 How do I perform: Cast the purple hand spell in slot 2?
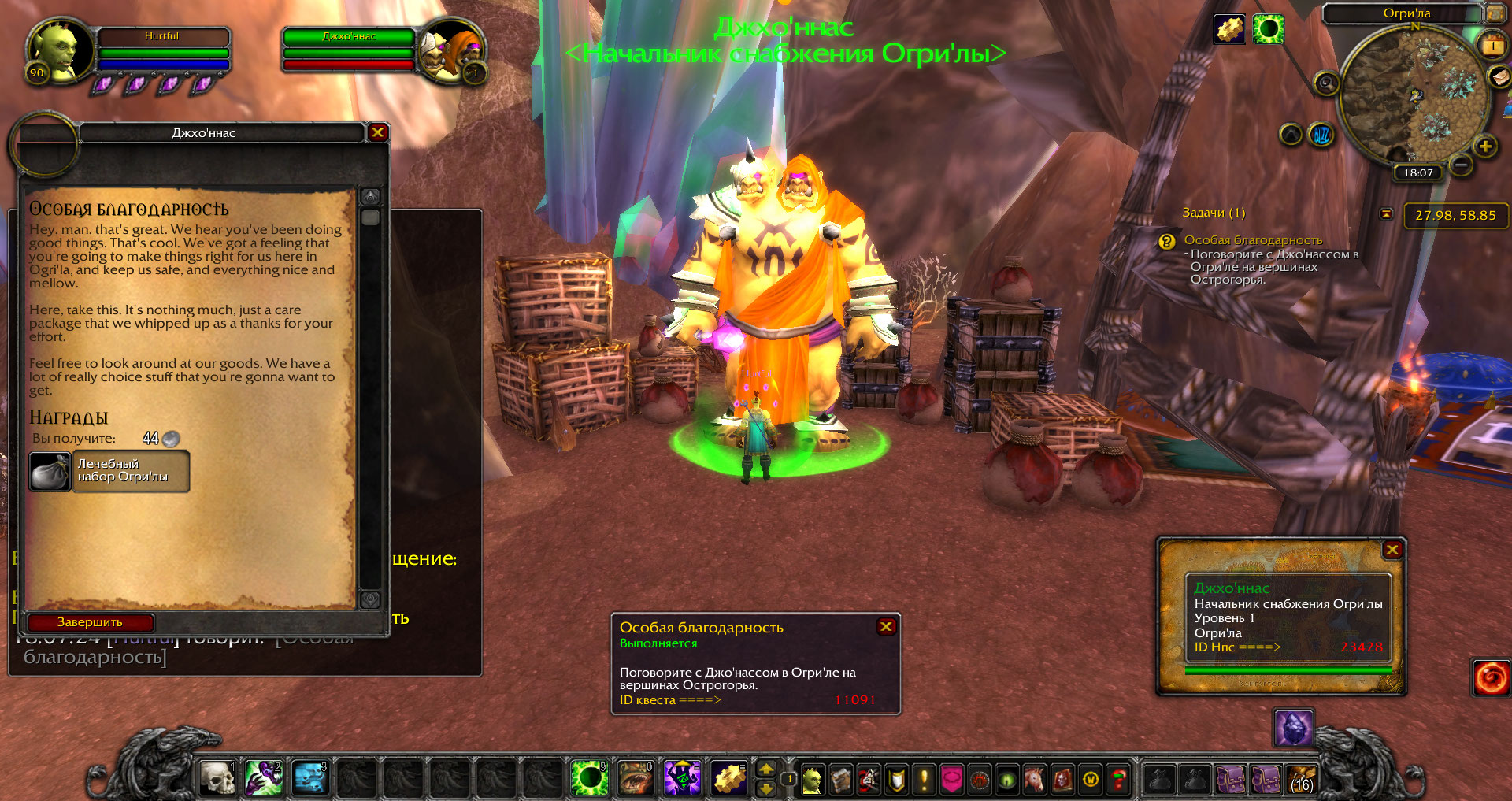click(264, 778)
